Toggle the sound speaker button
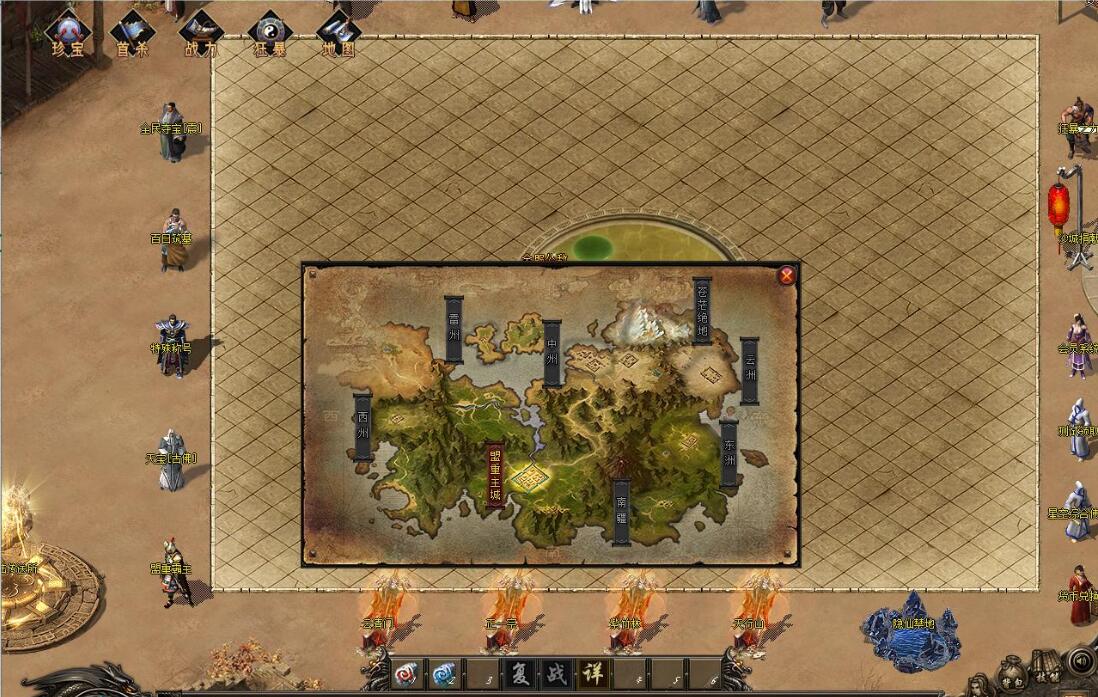Image resolution: width=1098 pixels, height=697 pixels. (x=1080, y=661)
